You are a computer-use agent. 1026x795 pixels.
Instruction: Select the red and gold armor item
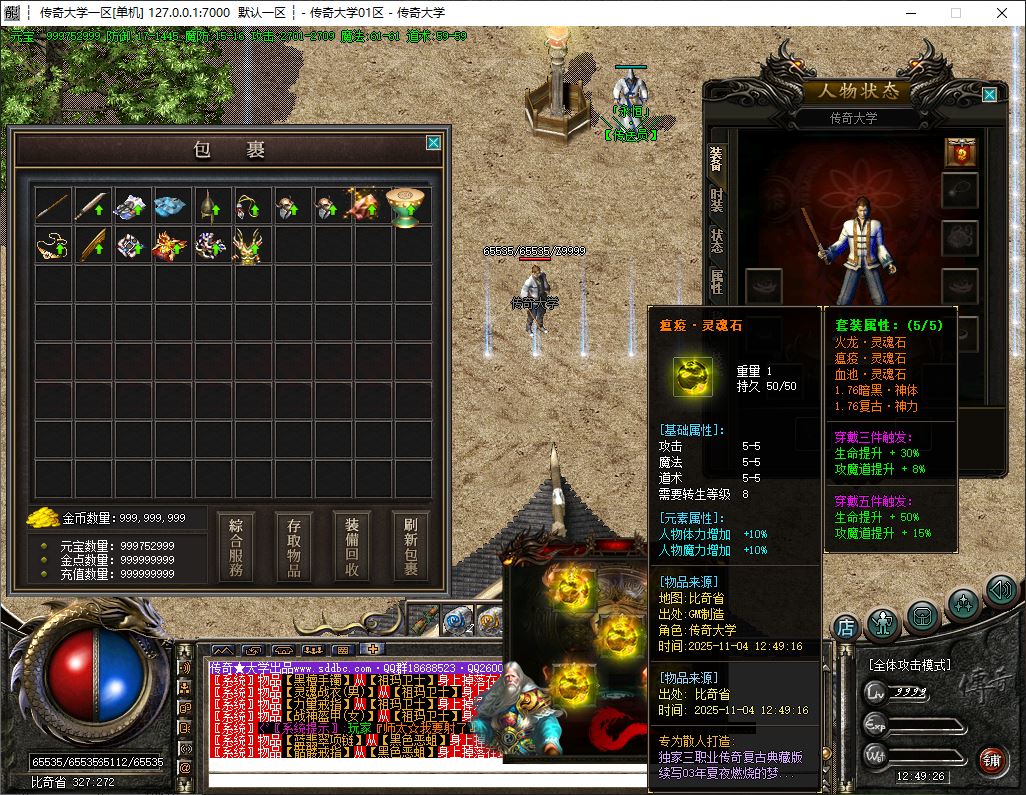tap(171, 245)
